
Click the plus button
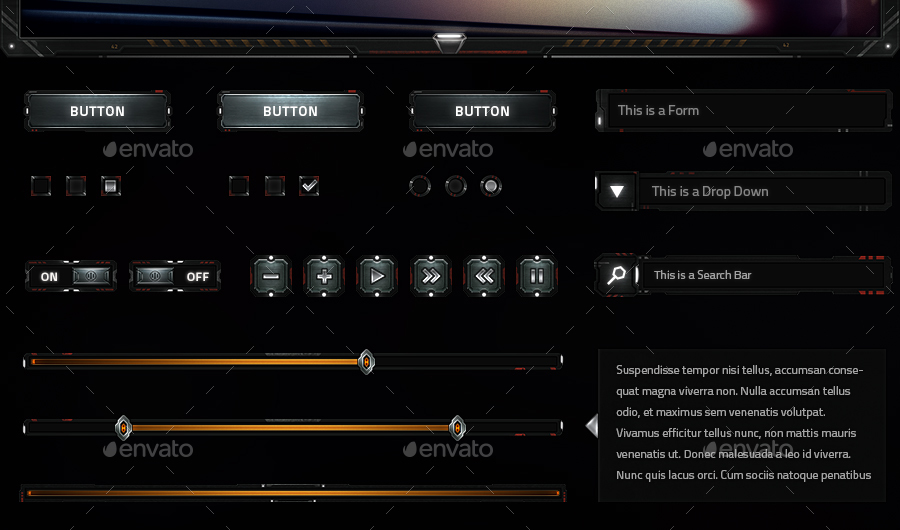coord(324,275)
